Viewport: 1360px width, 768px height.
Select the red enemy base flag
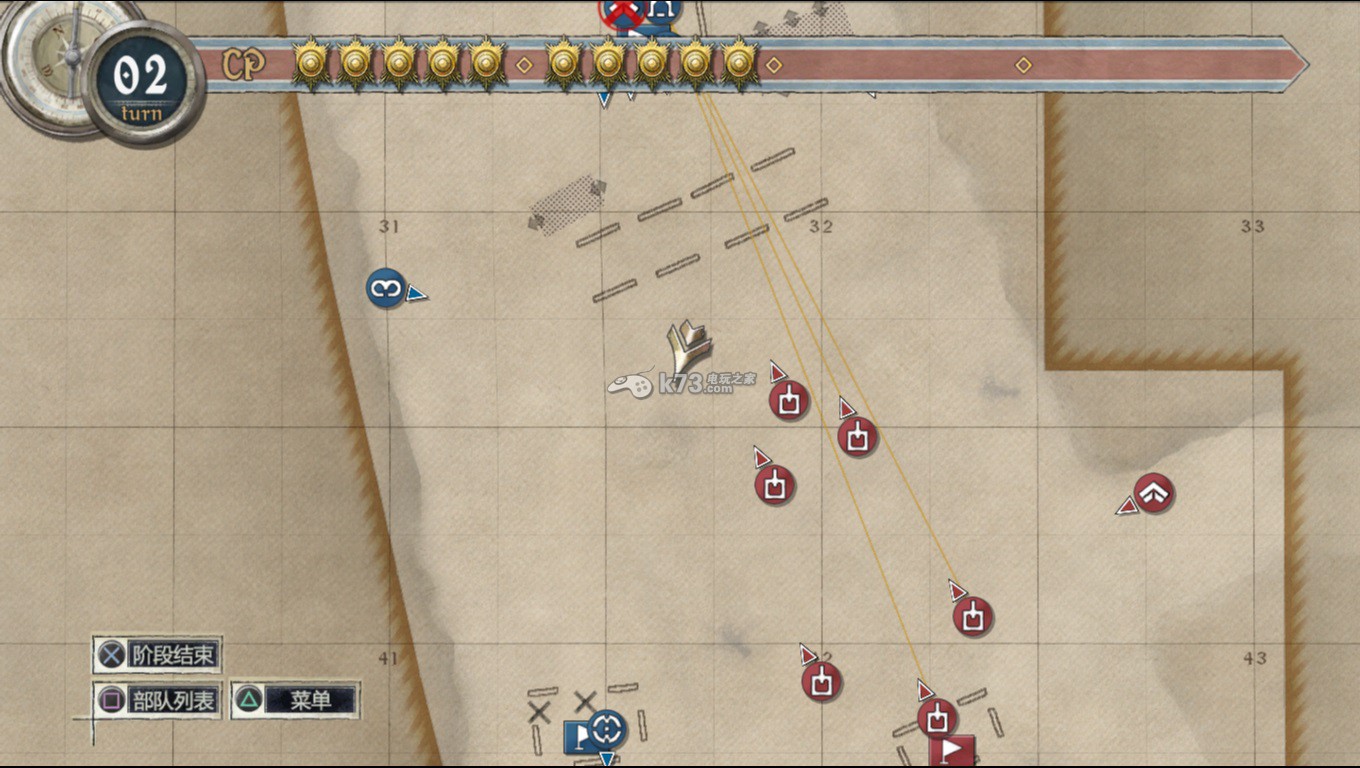[x=952, y=751]
